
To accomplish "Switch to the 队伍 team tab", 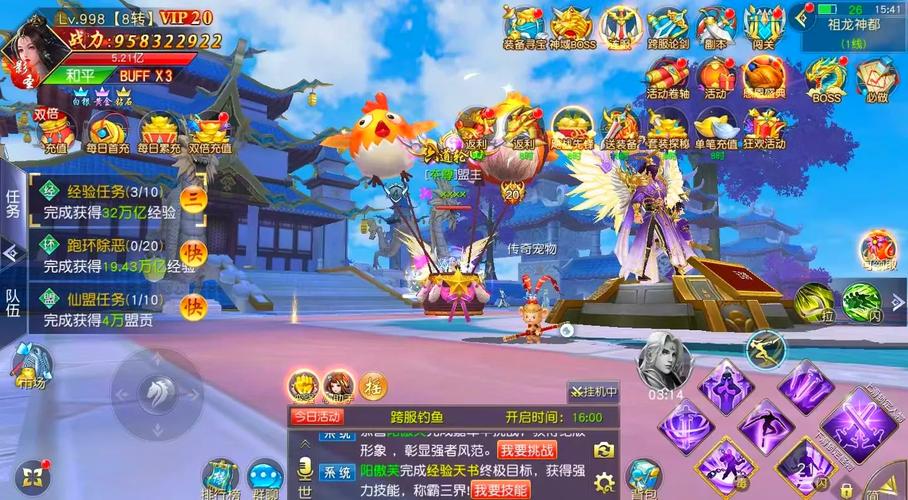I will coord(13,302).
